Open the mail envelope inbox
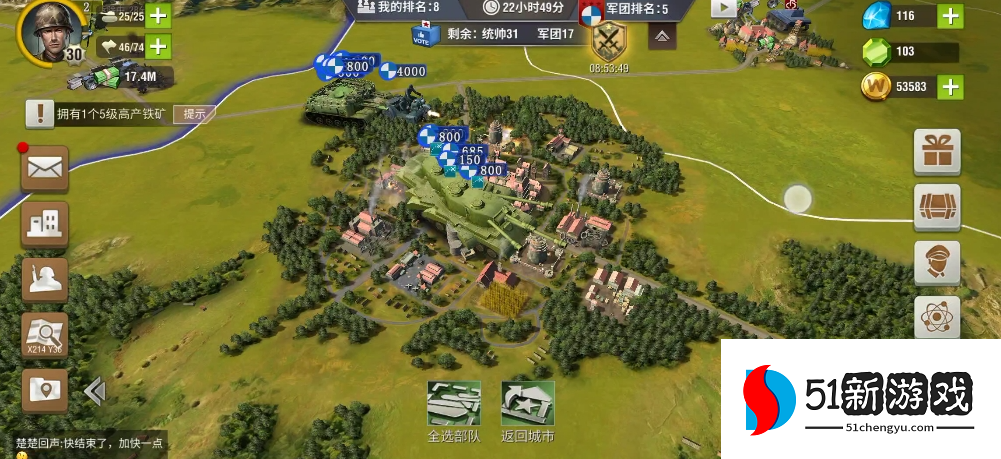 click(45, 169)
